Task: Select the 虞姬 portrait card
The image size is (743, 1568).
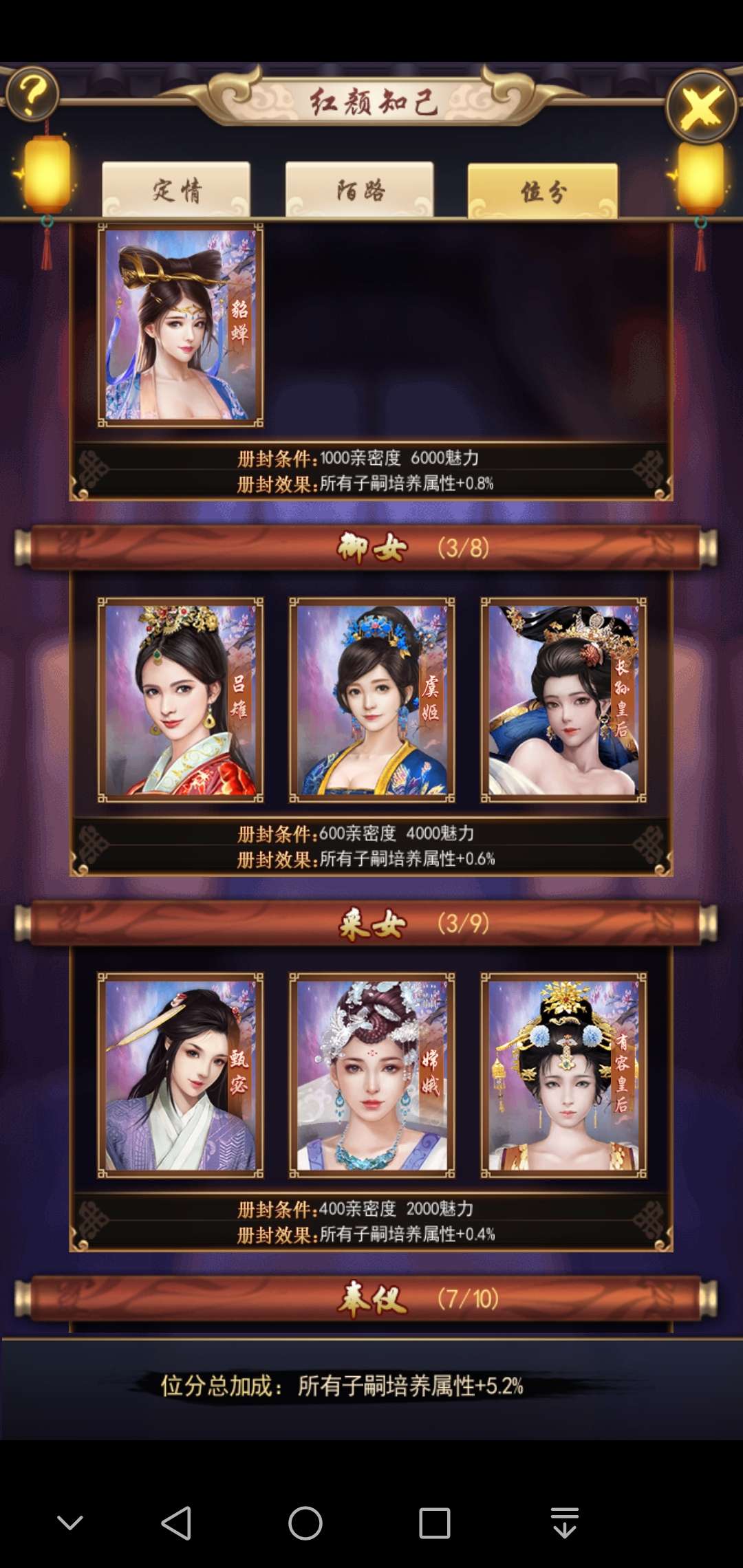Action: tap(371, 700)
